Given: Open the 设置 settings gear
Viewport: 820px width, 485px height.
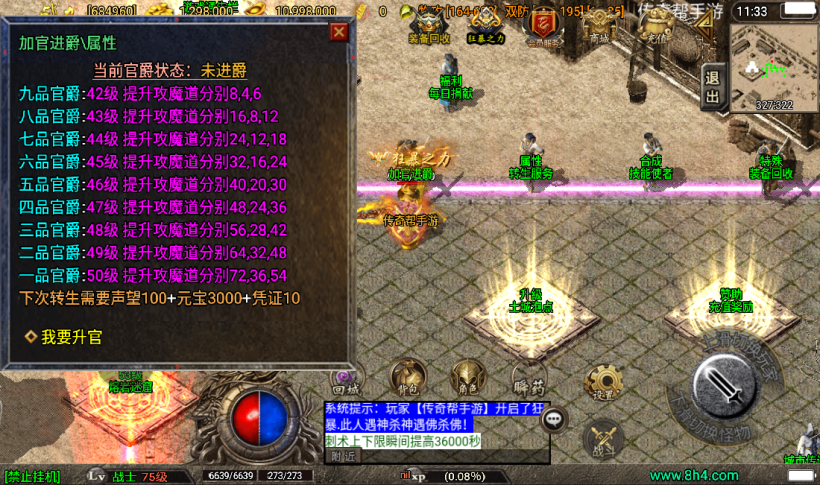Looking at the screenshot, I should 603,381.
